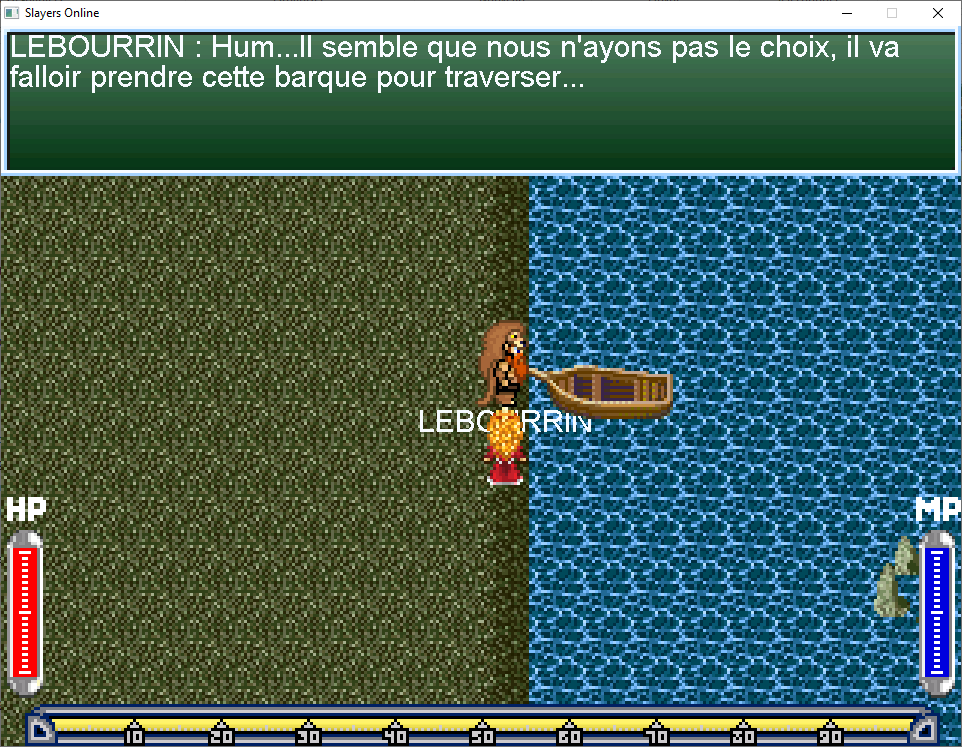Viewport: 962px width, 747px height.
Task: Advance LEBOURRIN's dialogue text box
Action: point(481,102)
